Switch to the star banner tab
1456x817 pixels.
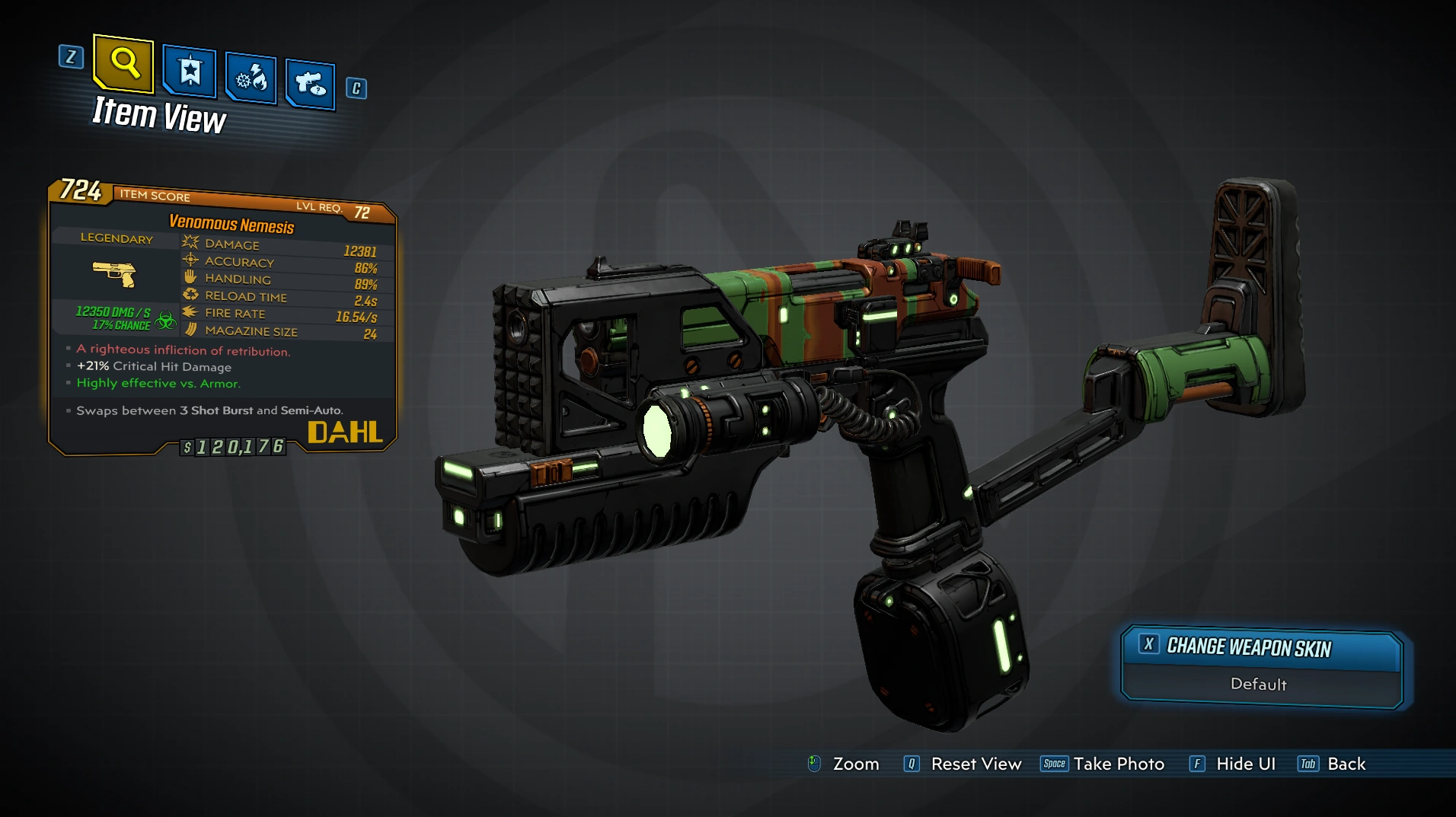(190, 73)
